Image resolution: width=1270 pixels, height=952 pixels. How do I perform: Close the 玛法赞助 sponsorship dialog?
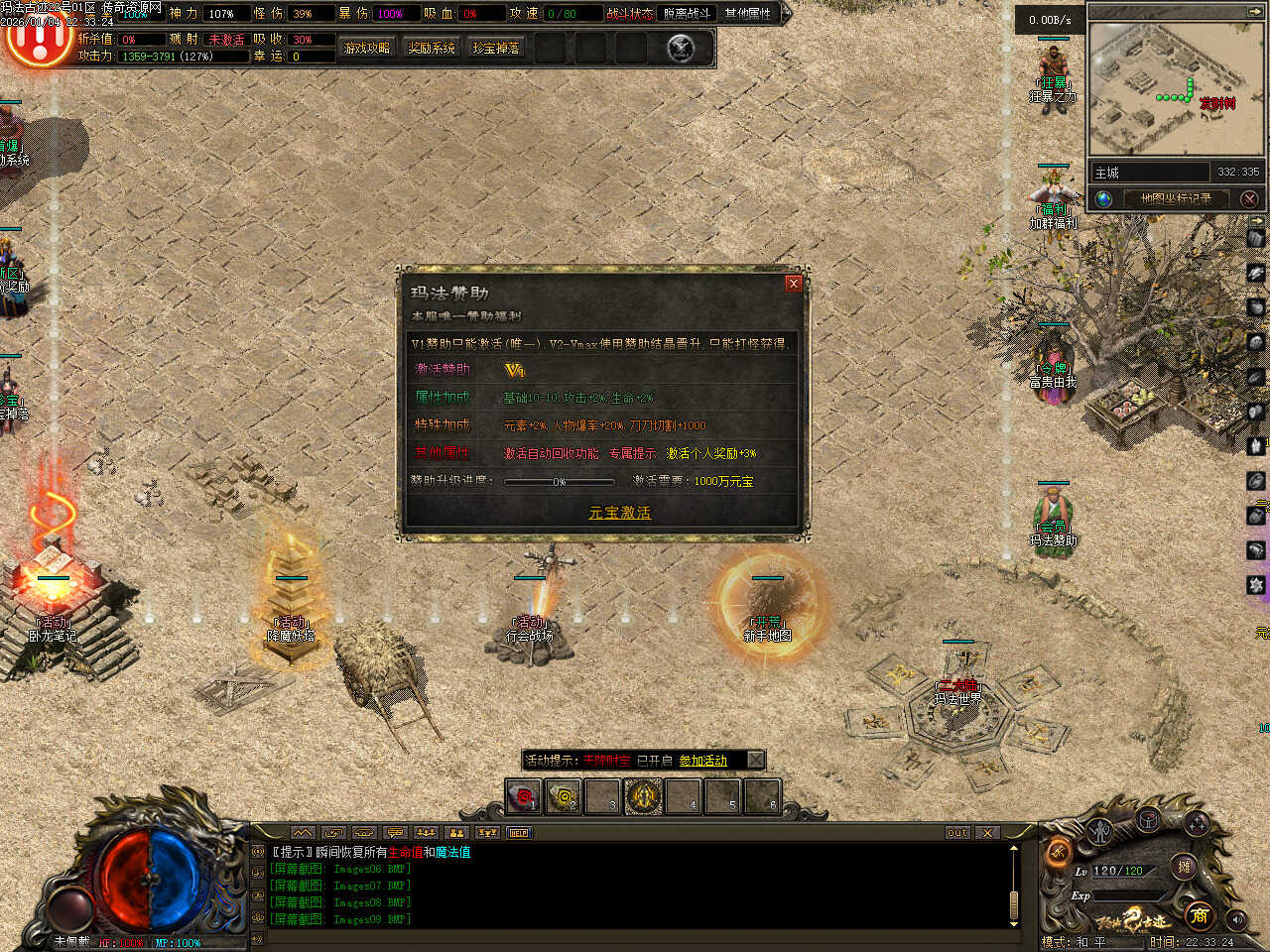tap(793, 284)
